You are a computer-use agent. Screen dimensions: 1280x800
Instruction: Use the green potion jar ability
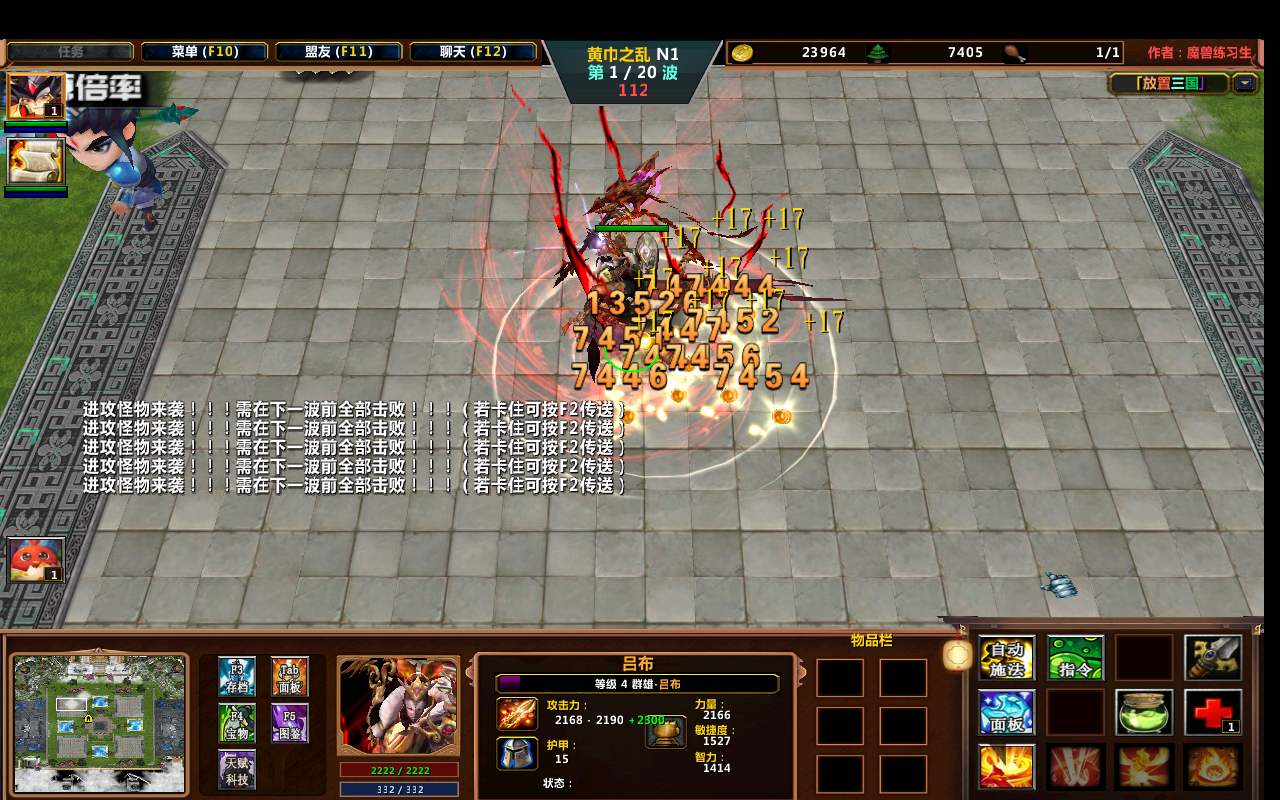click(x=1144, y=712)
